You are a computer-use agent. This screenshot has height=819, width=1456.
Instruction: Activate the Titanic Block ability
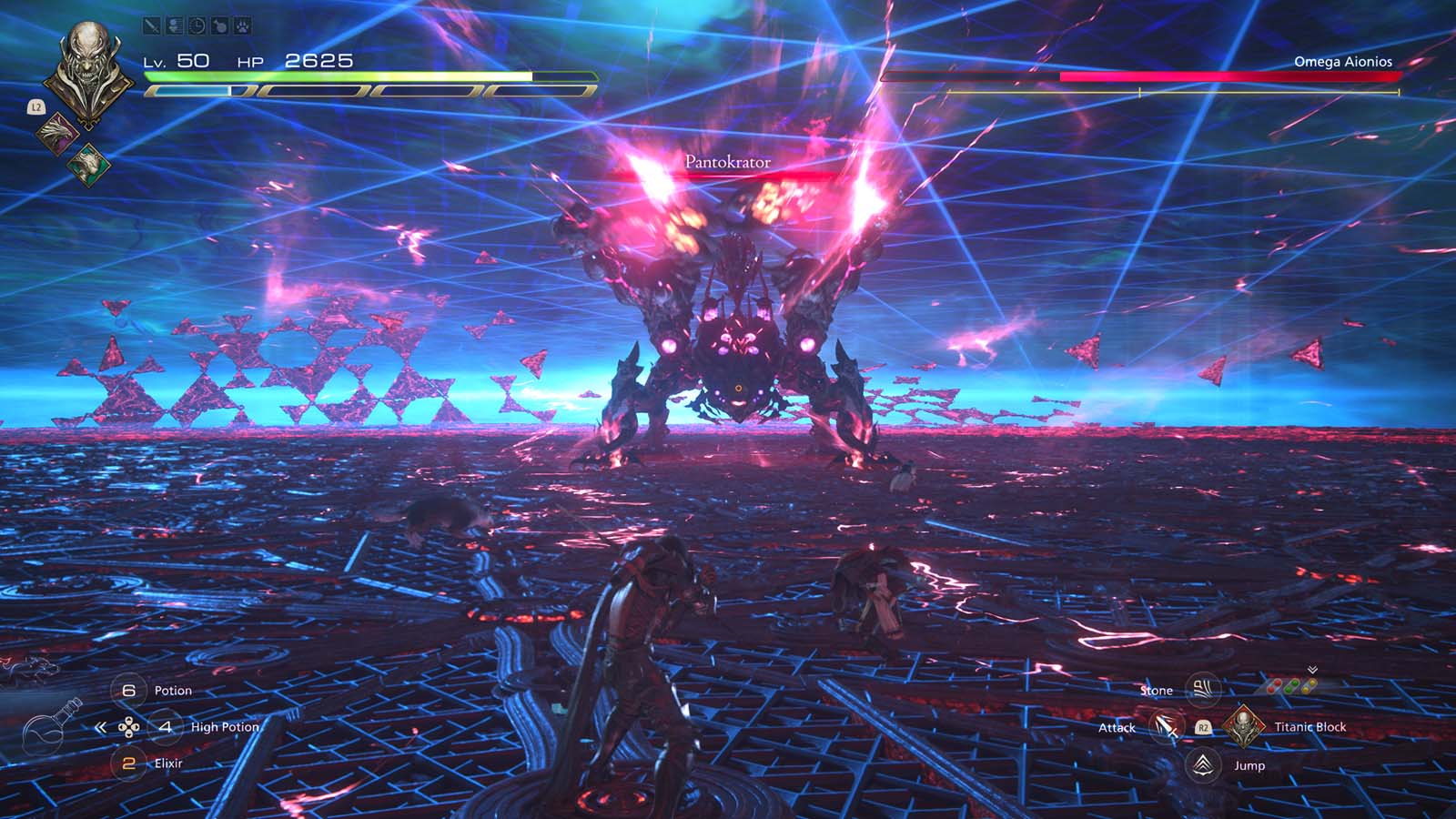[1241, 726]
